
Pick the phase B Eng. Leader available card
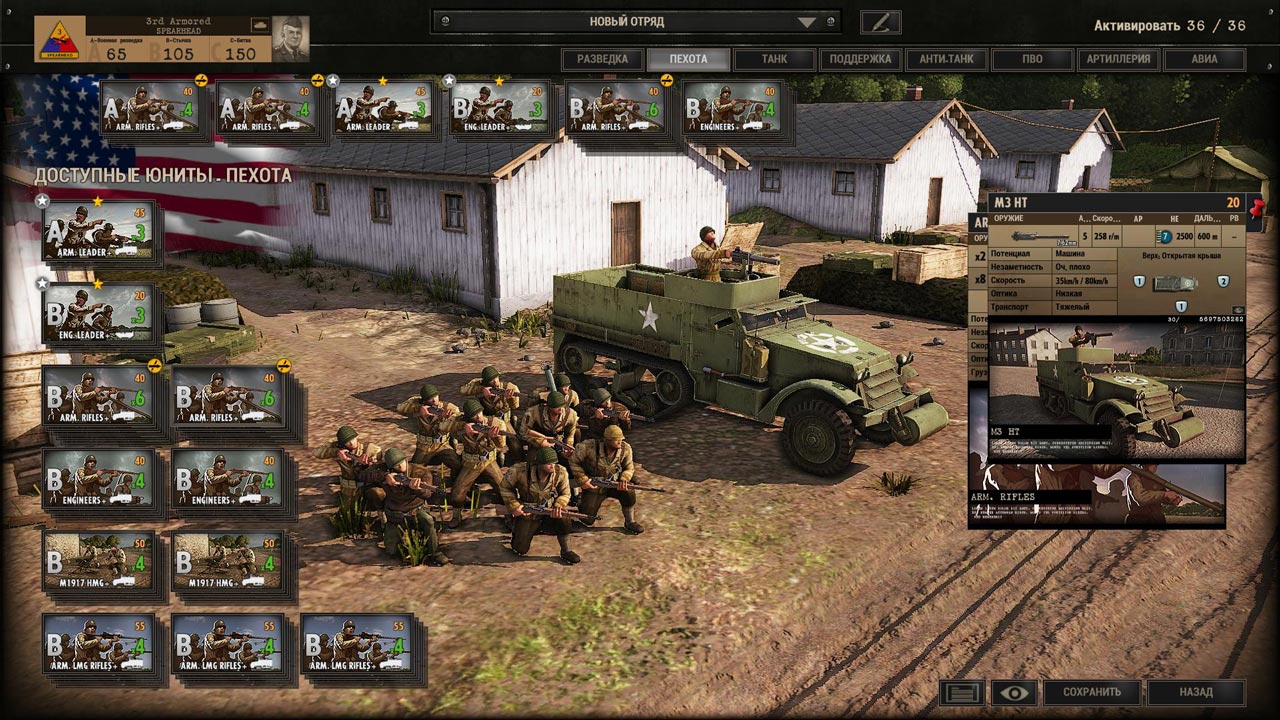[98, 314]
